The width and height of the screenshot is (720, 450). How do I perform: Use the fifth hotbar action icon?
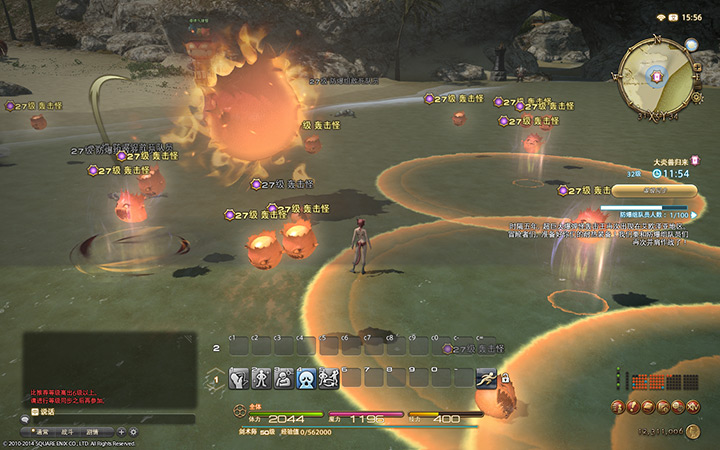pos(328,379)
